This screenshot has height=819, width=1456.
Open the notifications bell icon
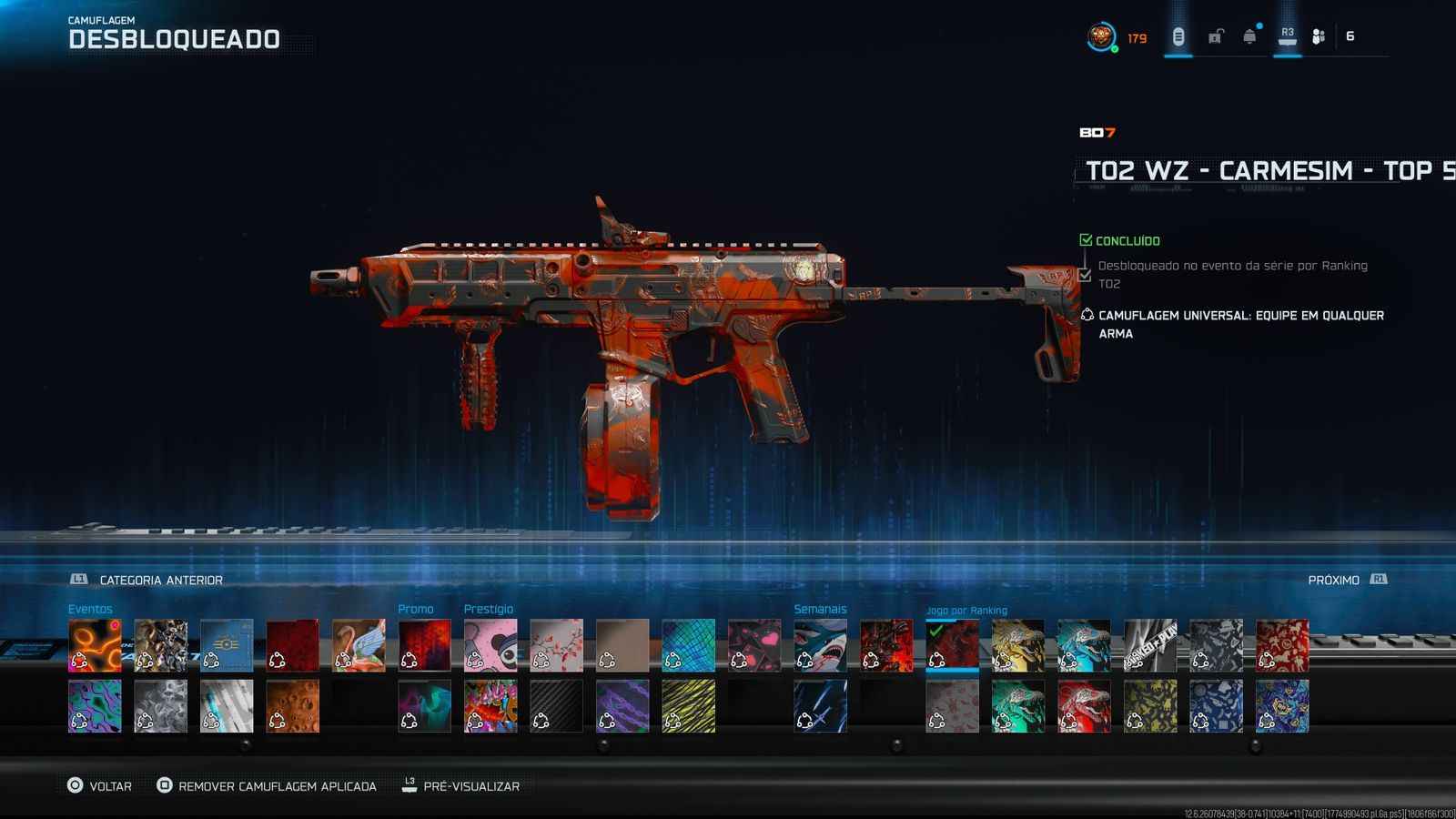[1249, 36]
